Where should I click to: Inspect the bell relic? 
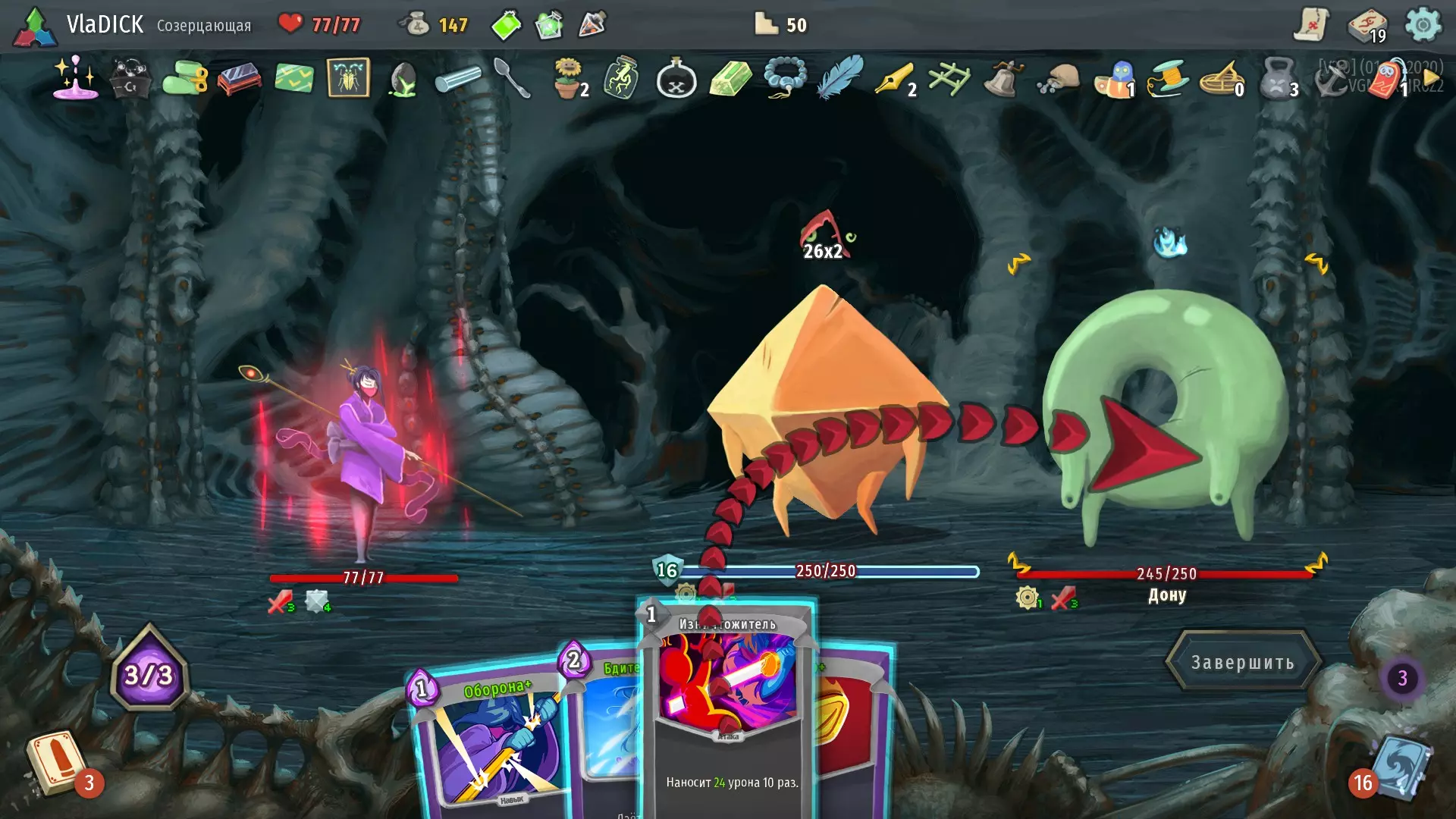click(1003, 78)
